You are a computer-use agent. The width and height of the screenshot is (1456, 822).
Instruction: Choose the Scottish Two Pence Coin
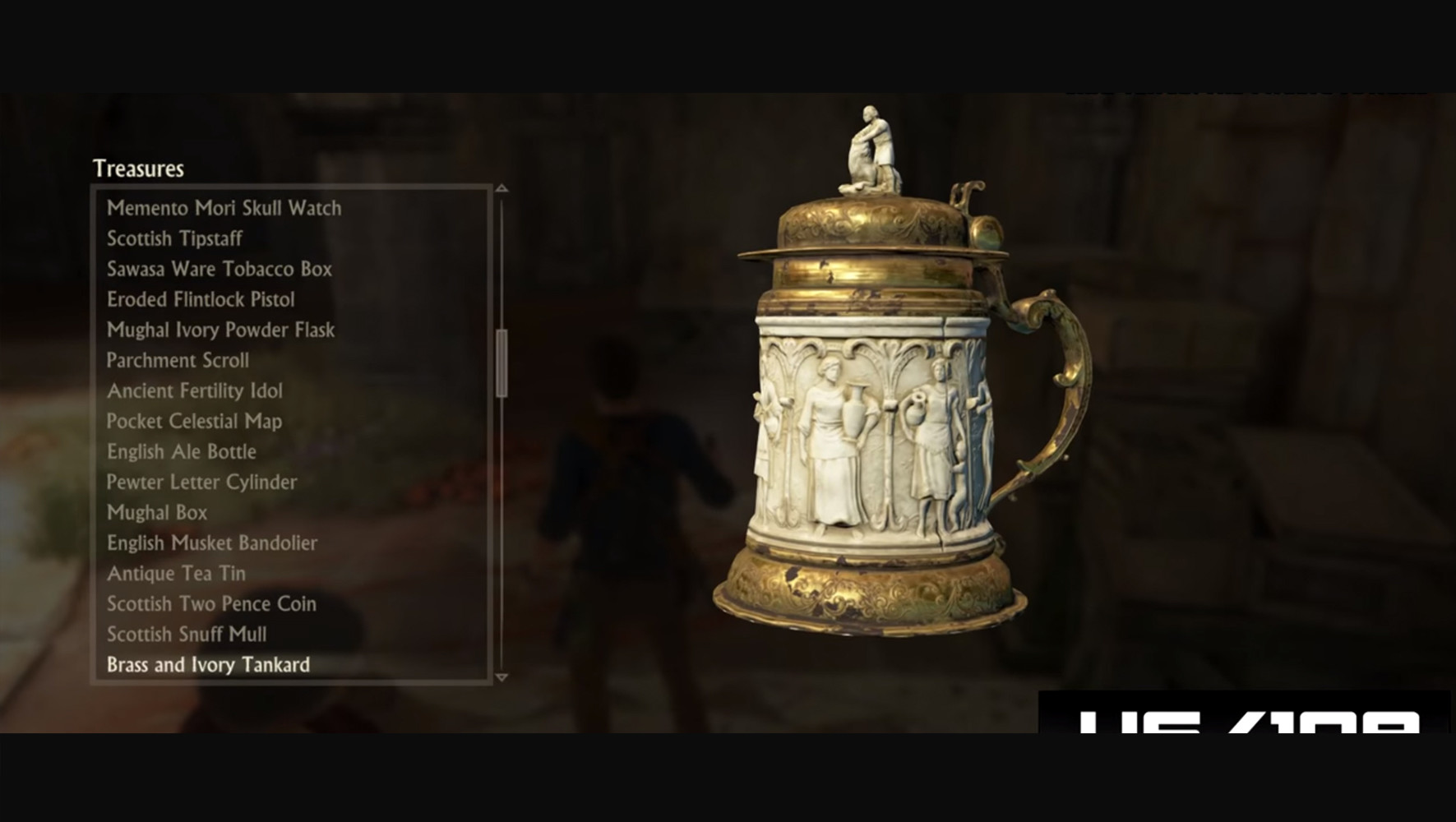coord(212,603)
